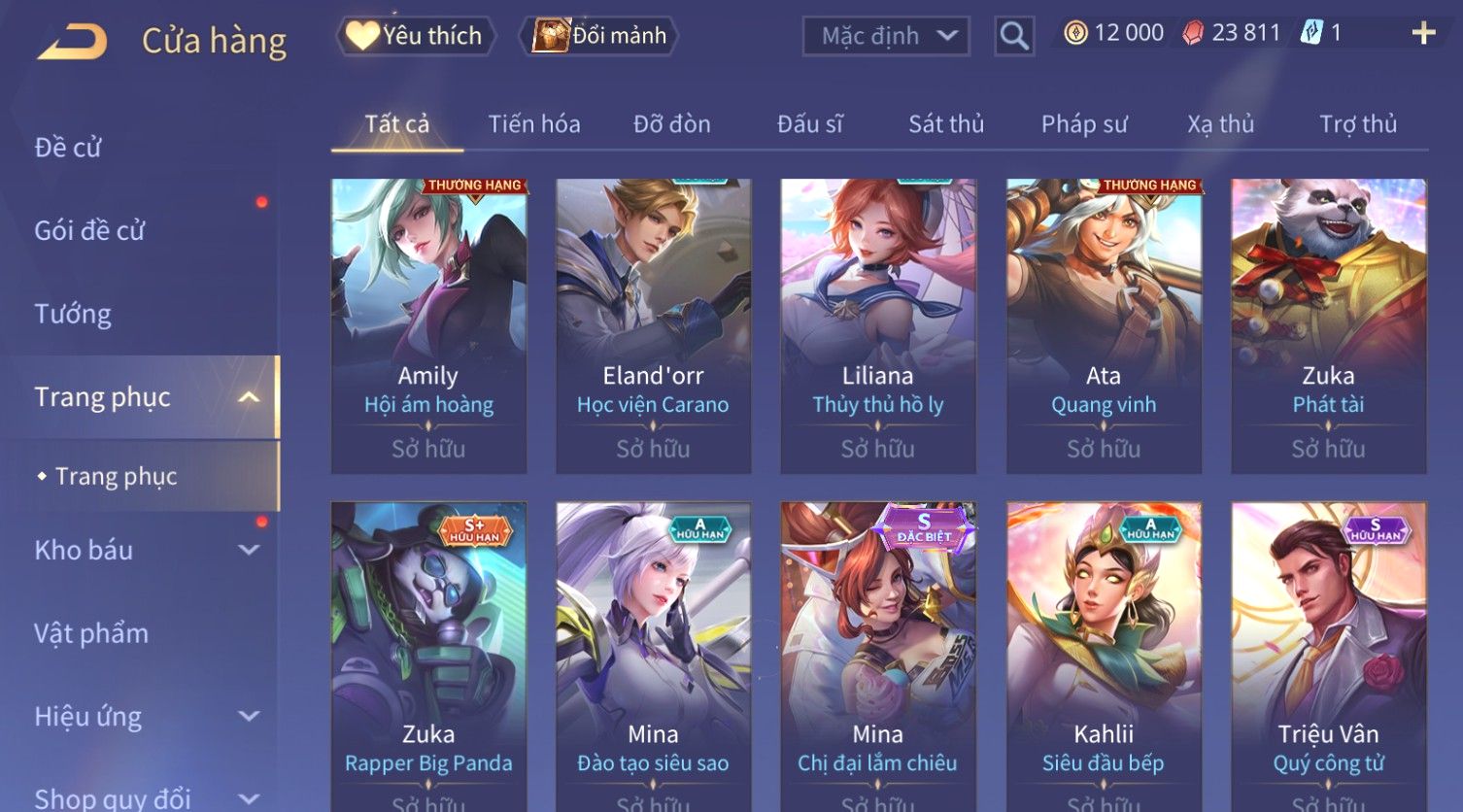Select the Sát thủ tab

(946, 124)
